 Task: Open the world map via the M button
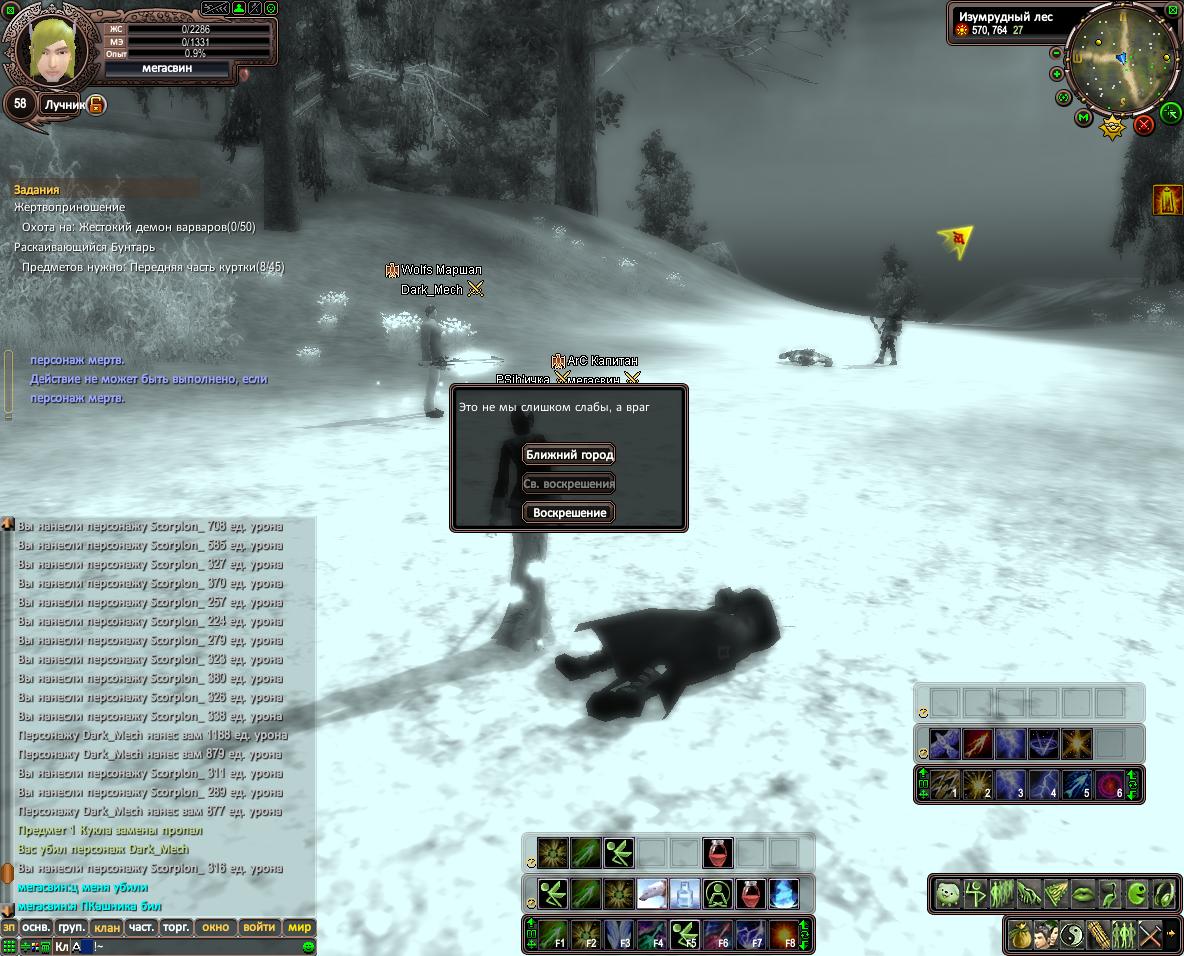1083,118
